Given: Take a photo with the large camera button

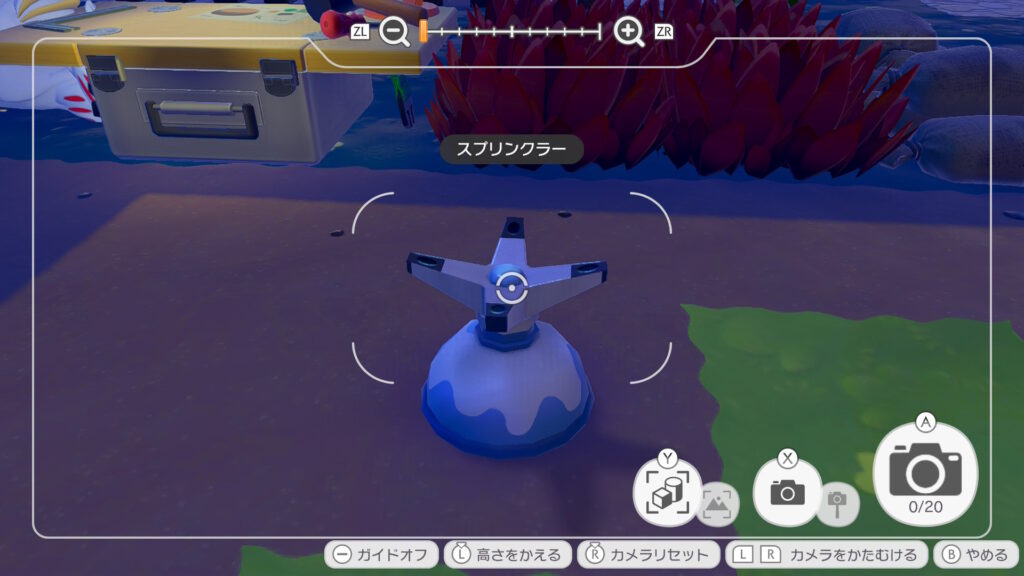Looking at the screenshot, I should 925,472.
